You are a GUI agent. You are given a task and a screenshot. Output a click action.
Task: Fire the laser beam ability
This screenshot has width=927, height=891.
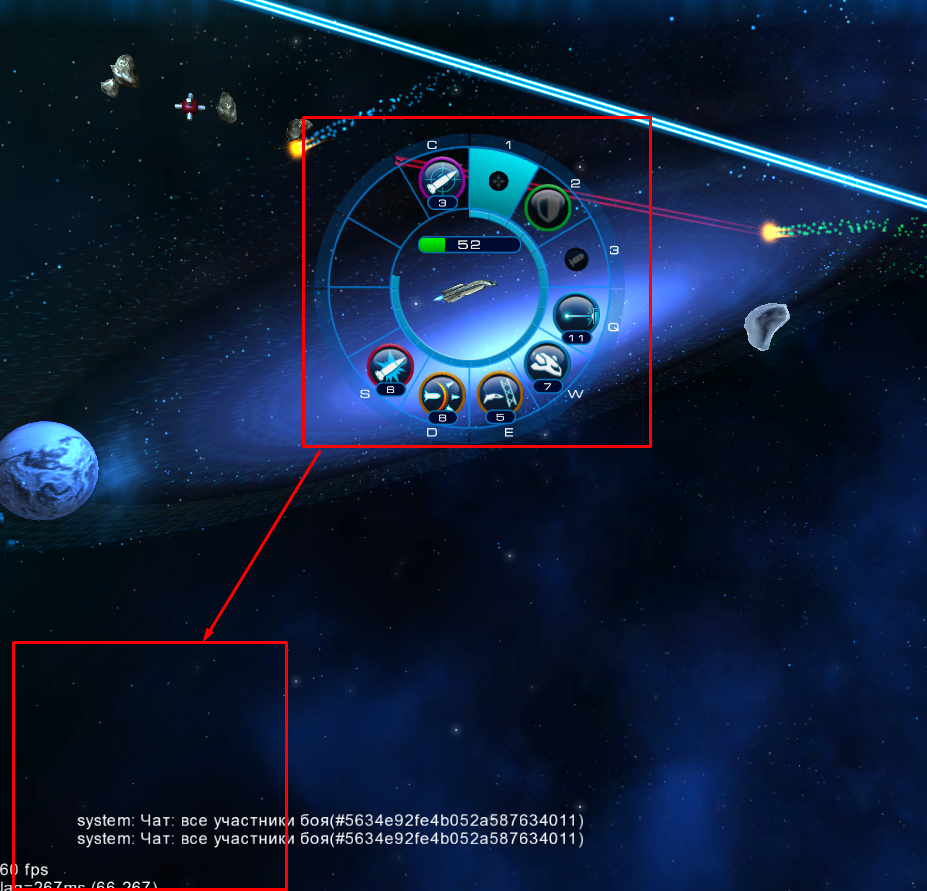point(577,315)
